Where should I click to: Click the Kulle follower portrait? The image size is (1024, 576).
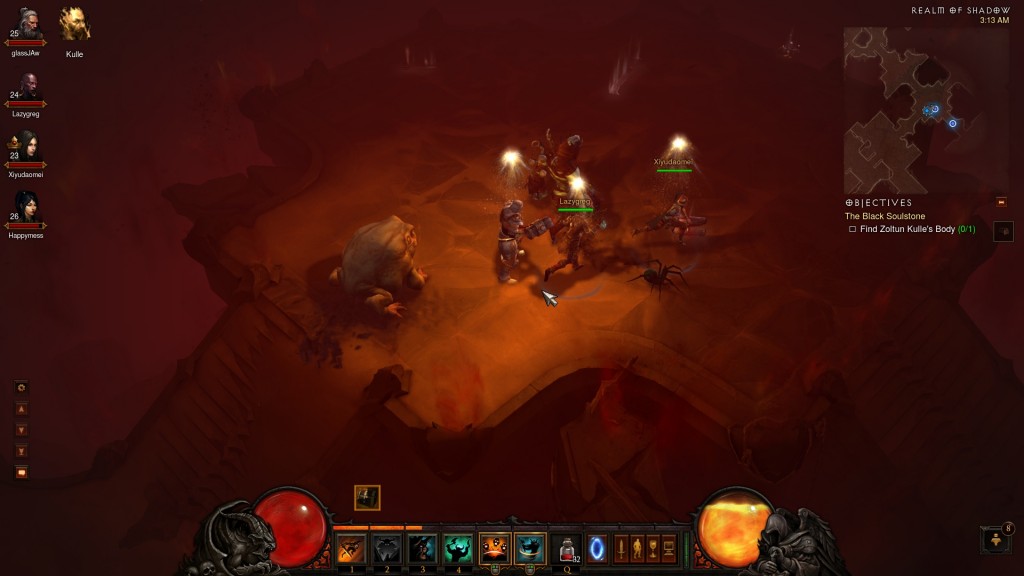74,24
